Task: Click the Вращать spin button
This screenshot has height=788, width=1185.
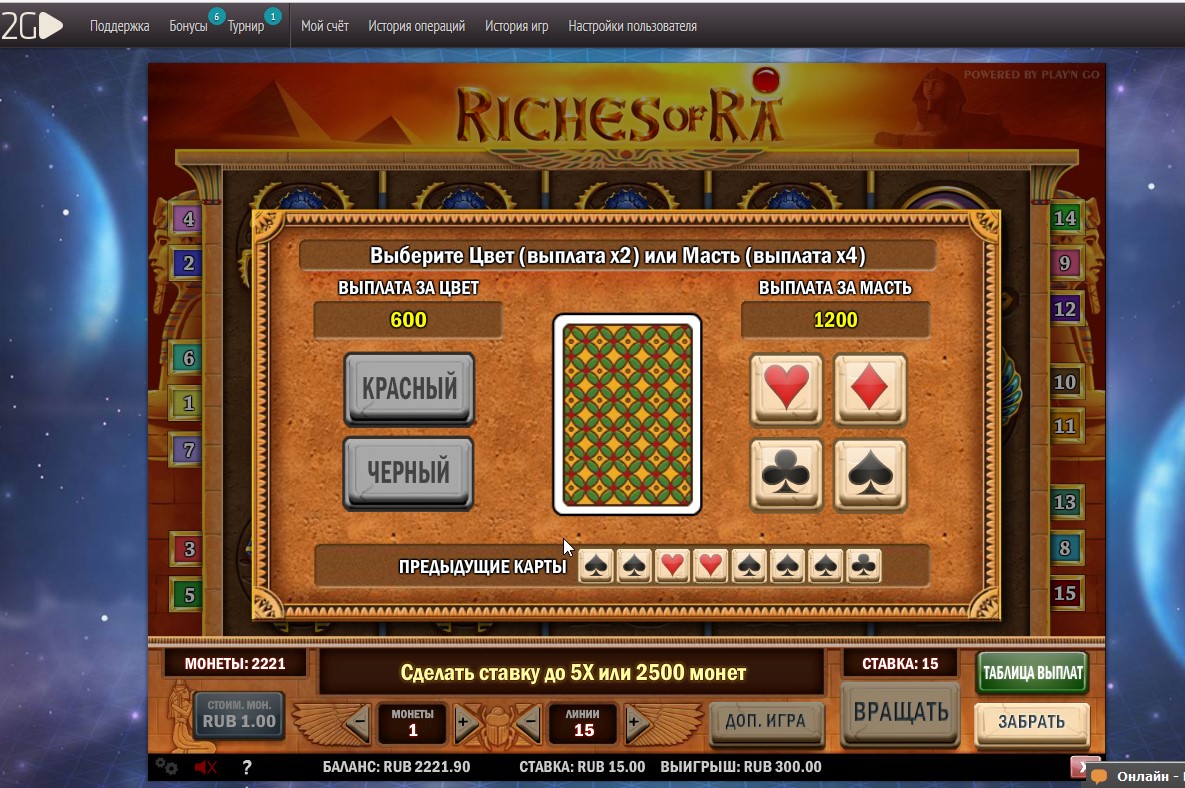Action: pos(900,712)
